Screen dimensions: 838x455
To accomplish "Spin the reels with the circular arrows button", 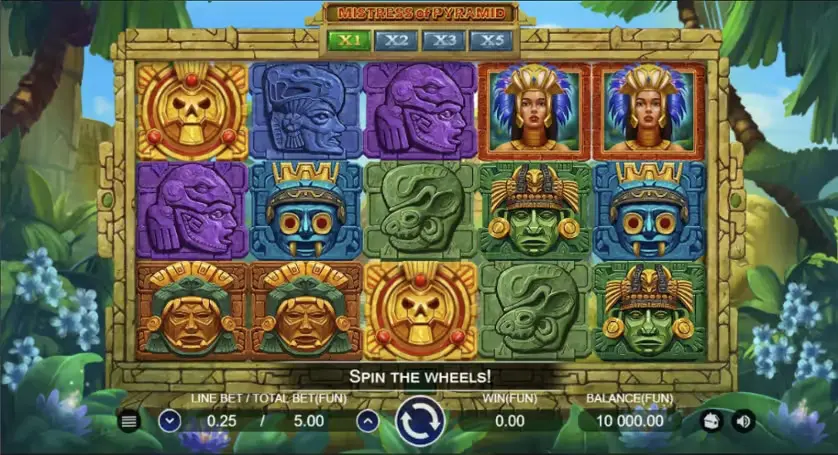I will pyautogui.click(x=419, y=421).
